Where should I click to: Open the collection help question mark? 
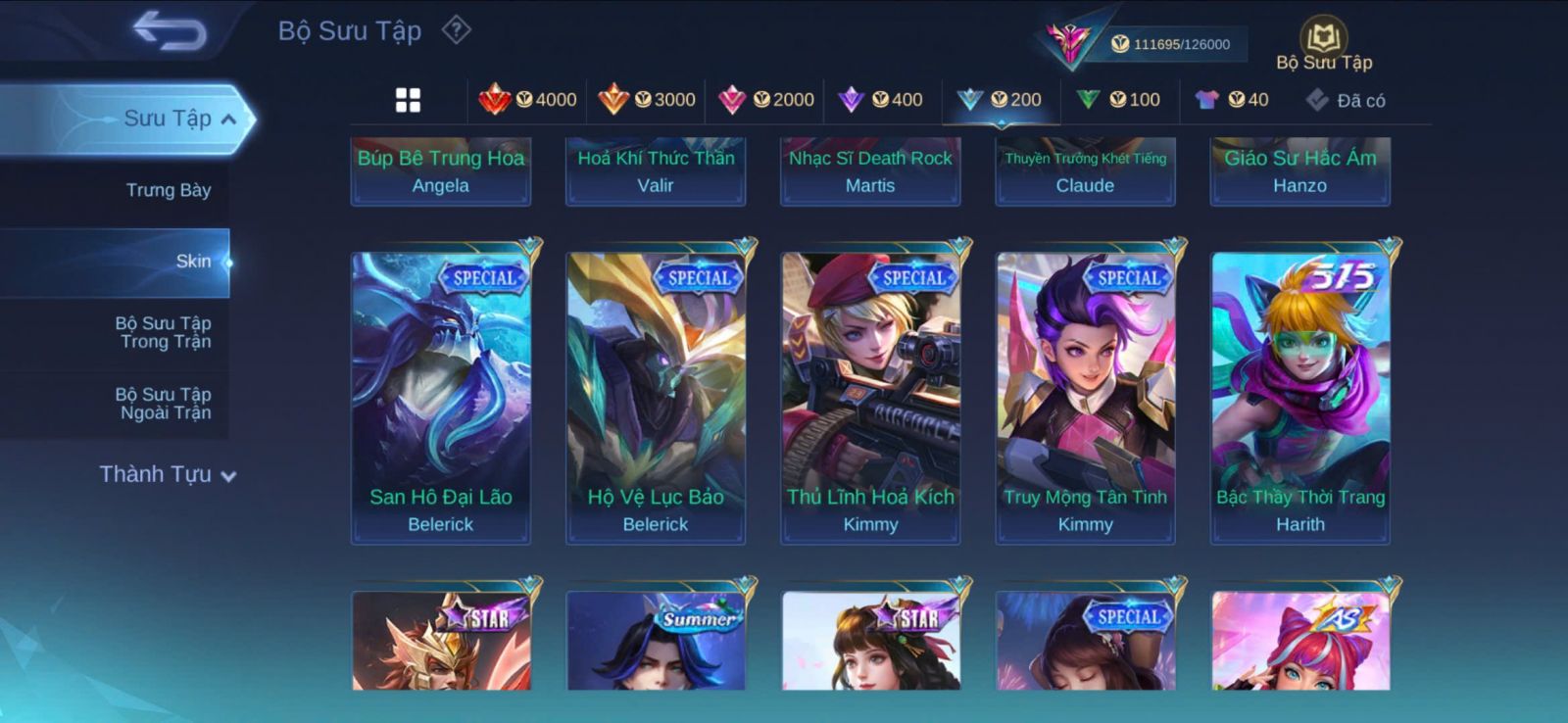click(456, 30)
